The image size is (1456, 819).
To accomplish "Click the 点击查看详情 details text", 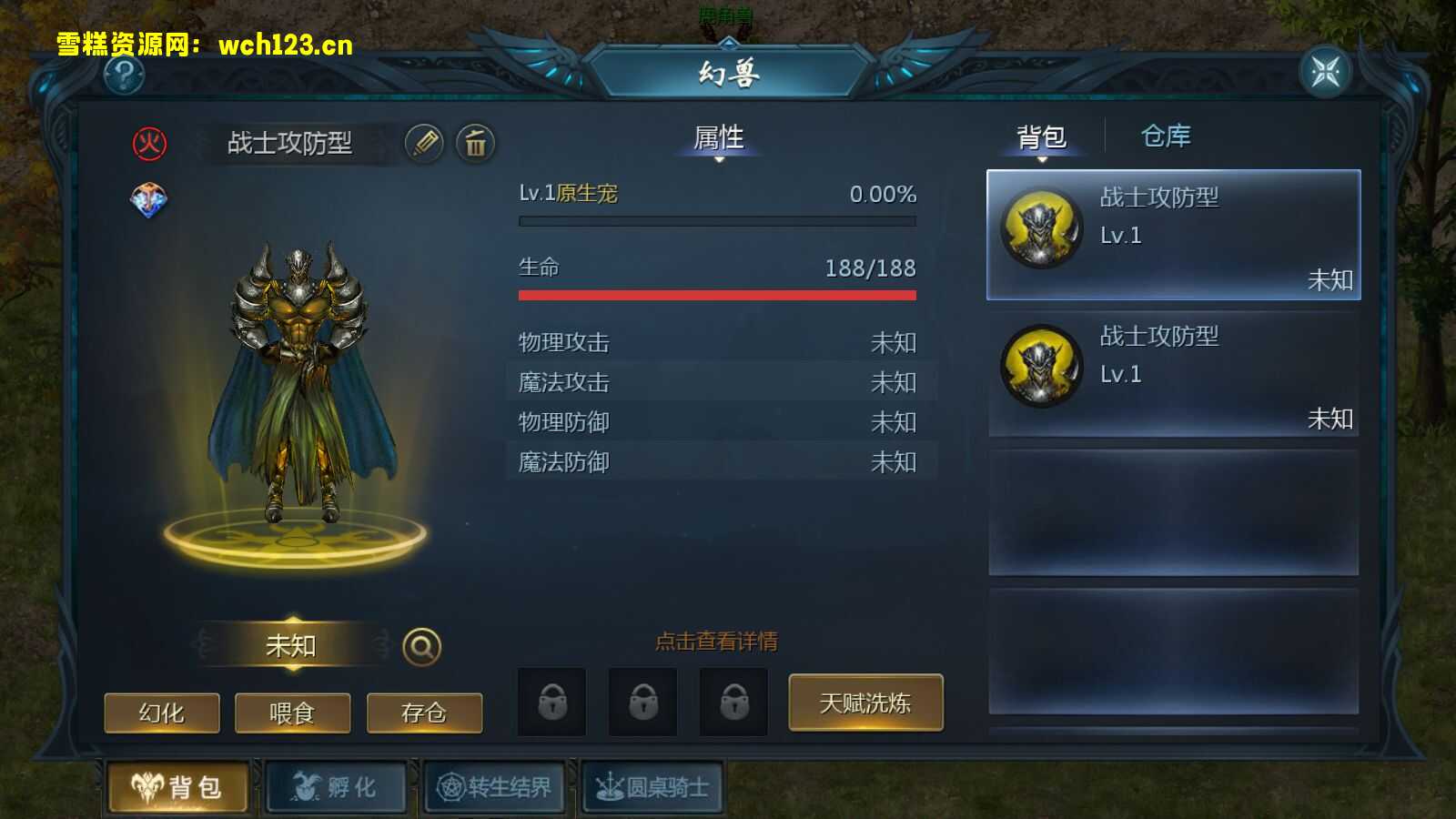I will [x=715, y=641].
